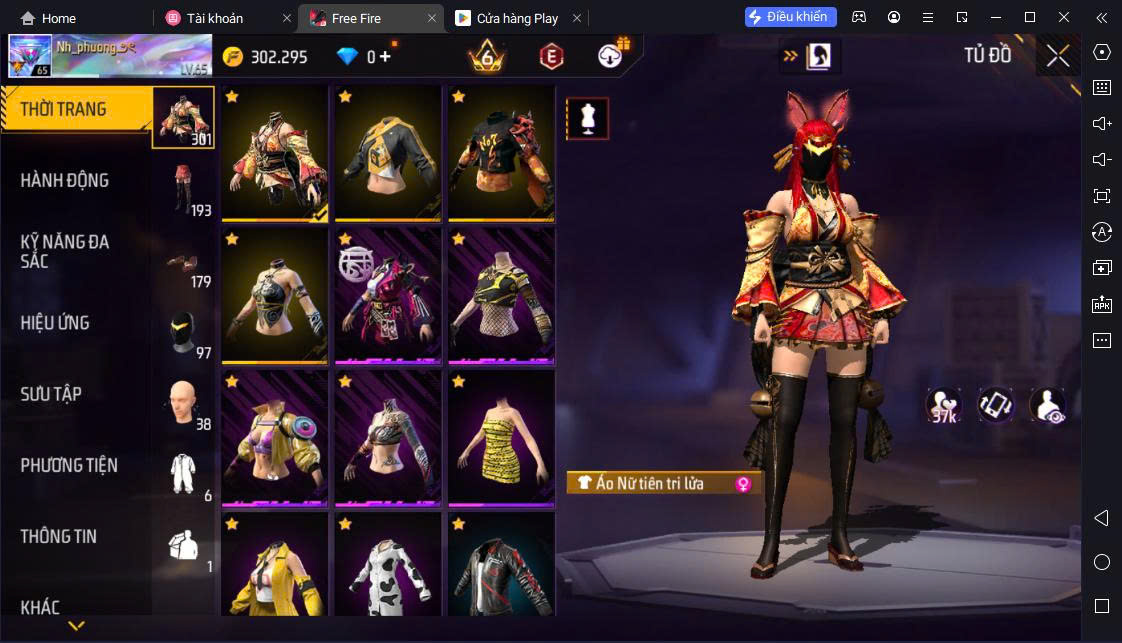Open the red E badge icon
The image size is (1122, 643).
[550, 56]
